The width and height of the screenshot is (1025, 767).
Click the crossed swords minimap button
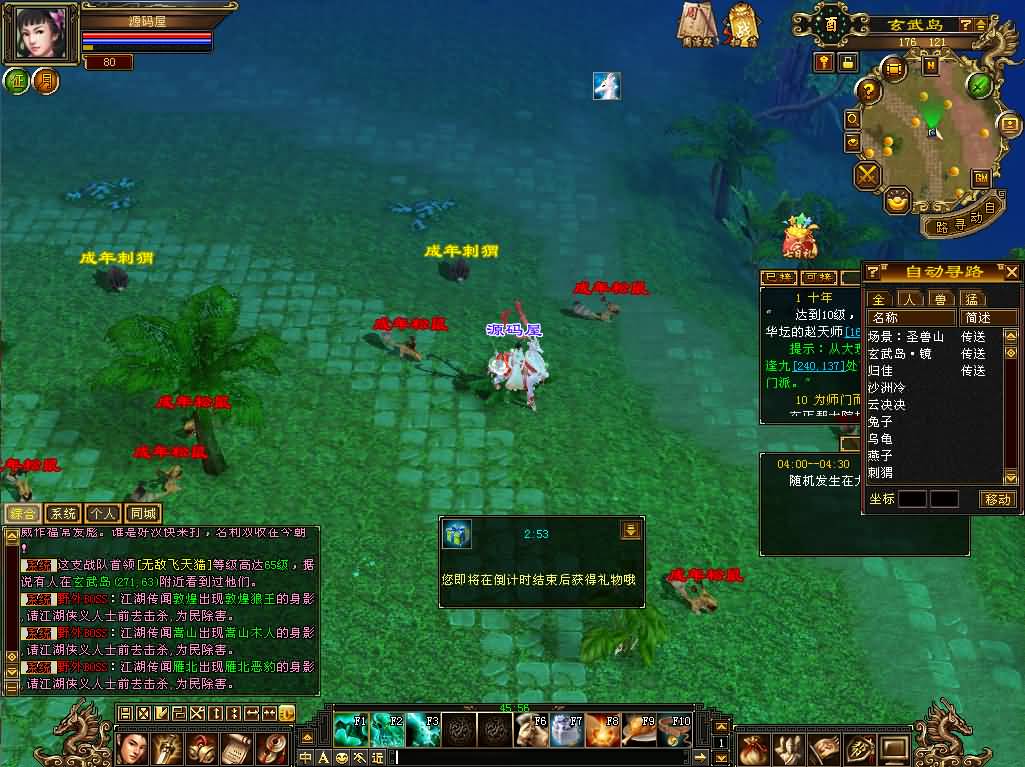[x=866, y=176]
